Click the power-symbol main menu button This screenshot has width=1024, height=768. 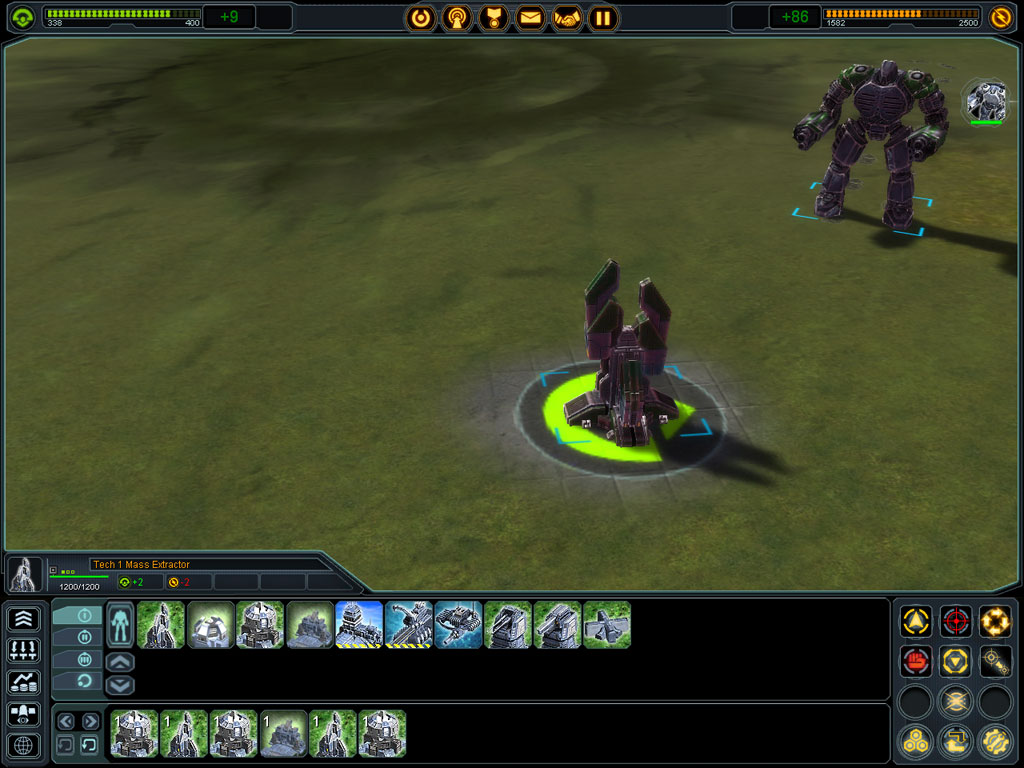(421, 17)
